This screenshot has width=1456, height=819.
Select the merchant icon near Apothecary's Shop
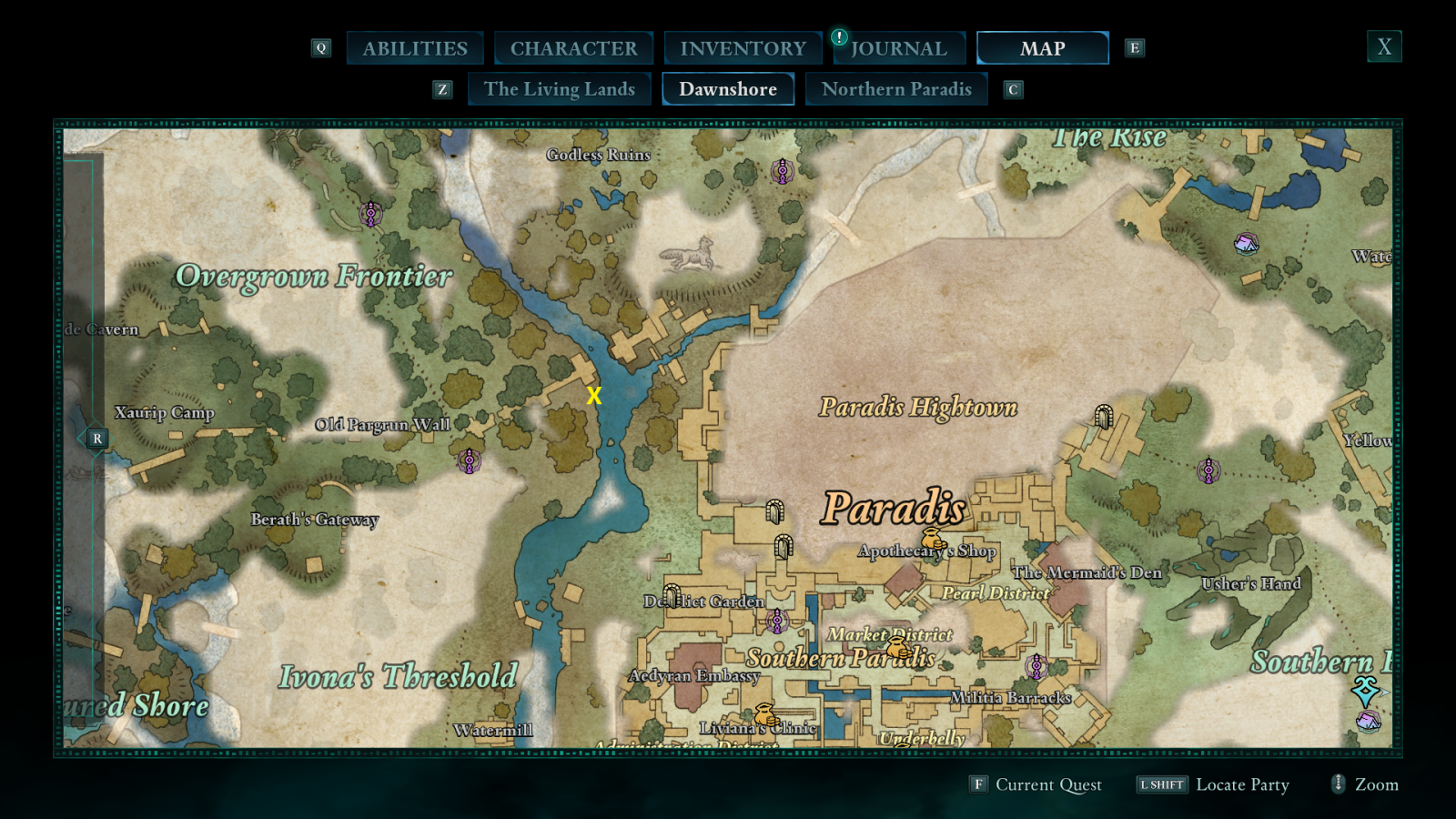[x=932, y=536]
